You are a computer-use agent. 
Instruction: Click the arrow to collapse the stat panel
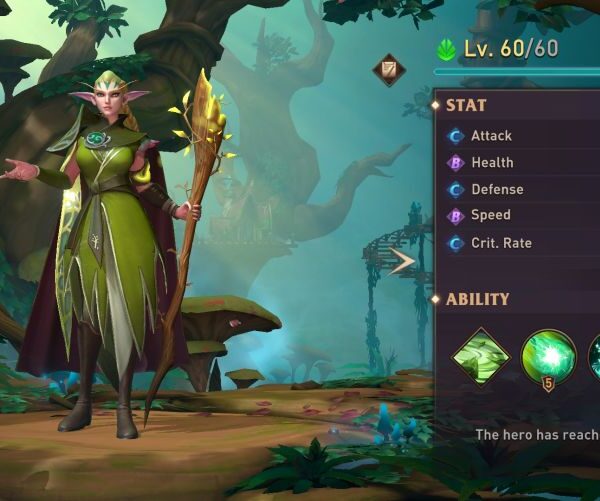tap(402, 263)
